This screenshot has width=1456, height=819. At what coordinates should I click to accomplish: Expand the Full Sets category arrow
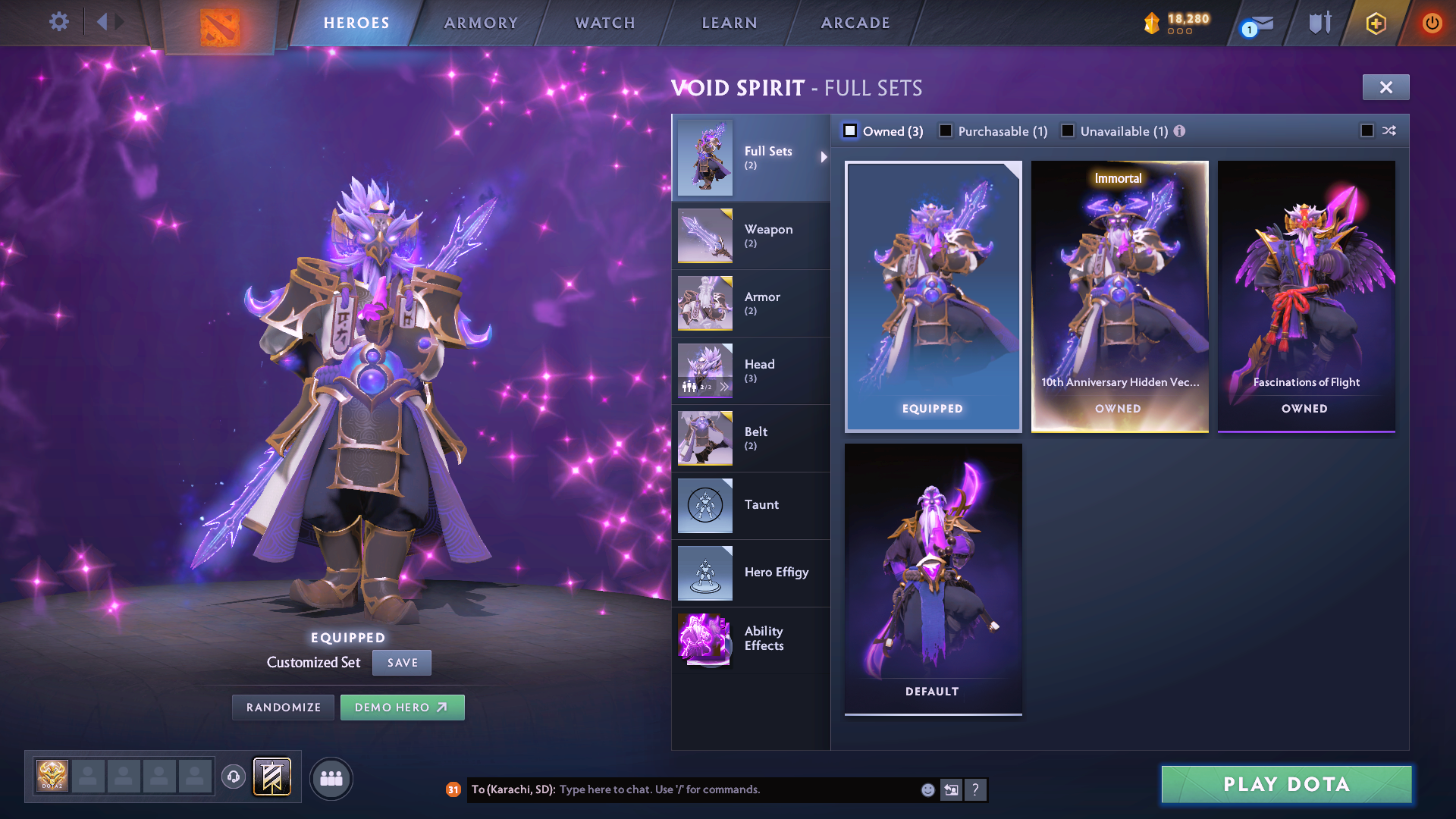[824, 158]
